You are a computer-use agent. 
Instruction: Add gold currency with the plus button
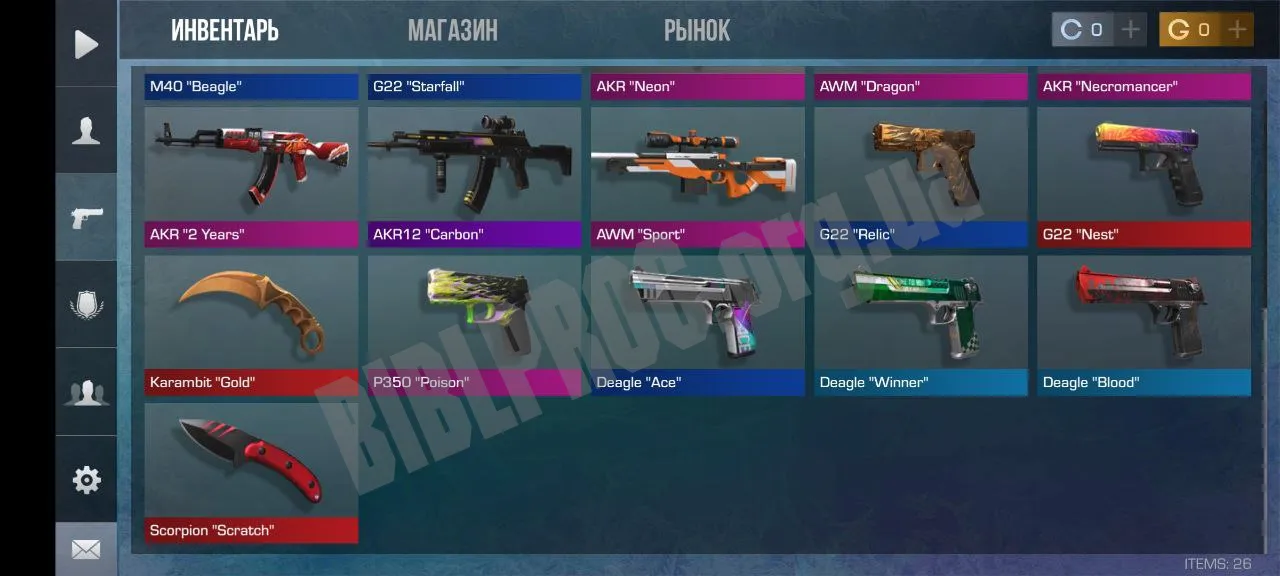coord(1237,30)
